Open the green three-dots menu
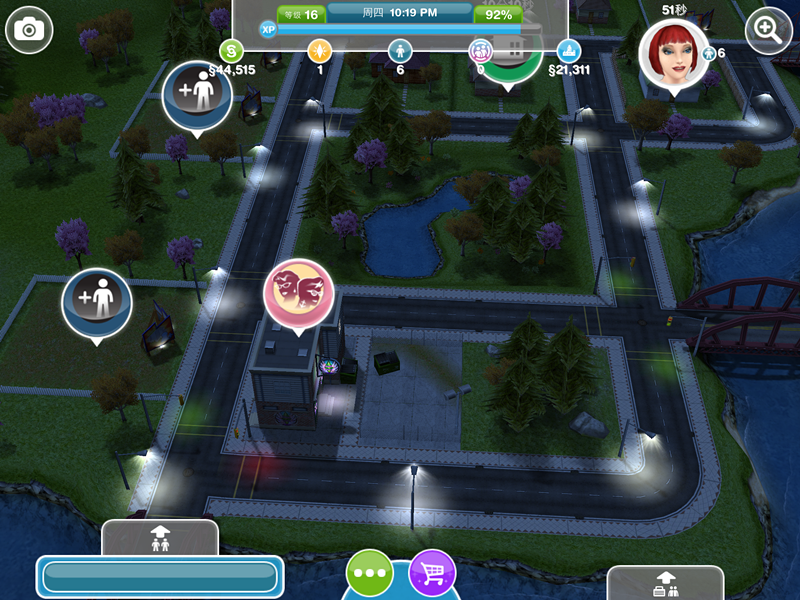The image size is (800, 600). 369,574
